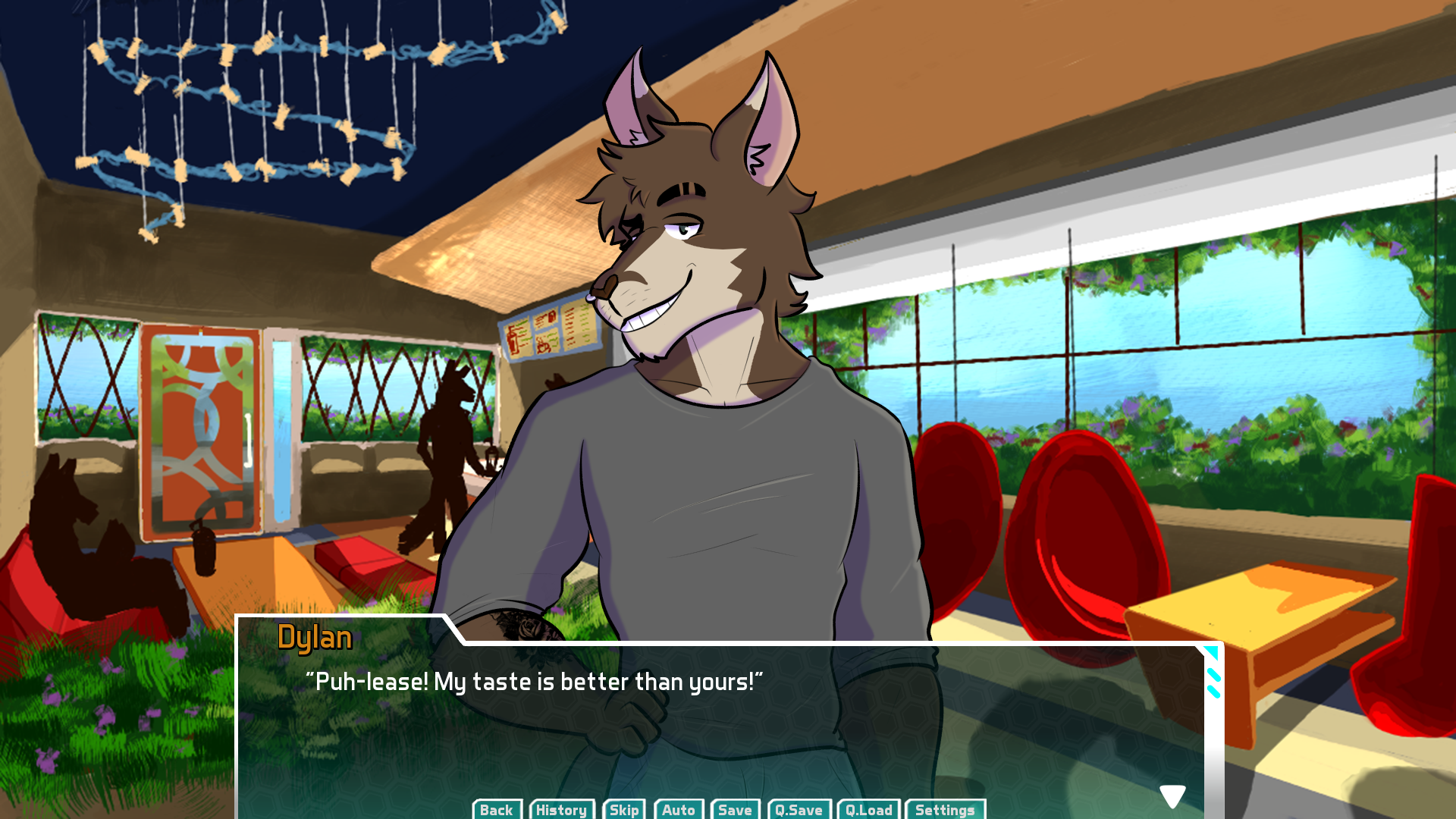The image size is (1456, 819).
Task: Toggle Auto-advance mode
Action: [x=679, y=809]
